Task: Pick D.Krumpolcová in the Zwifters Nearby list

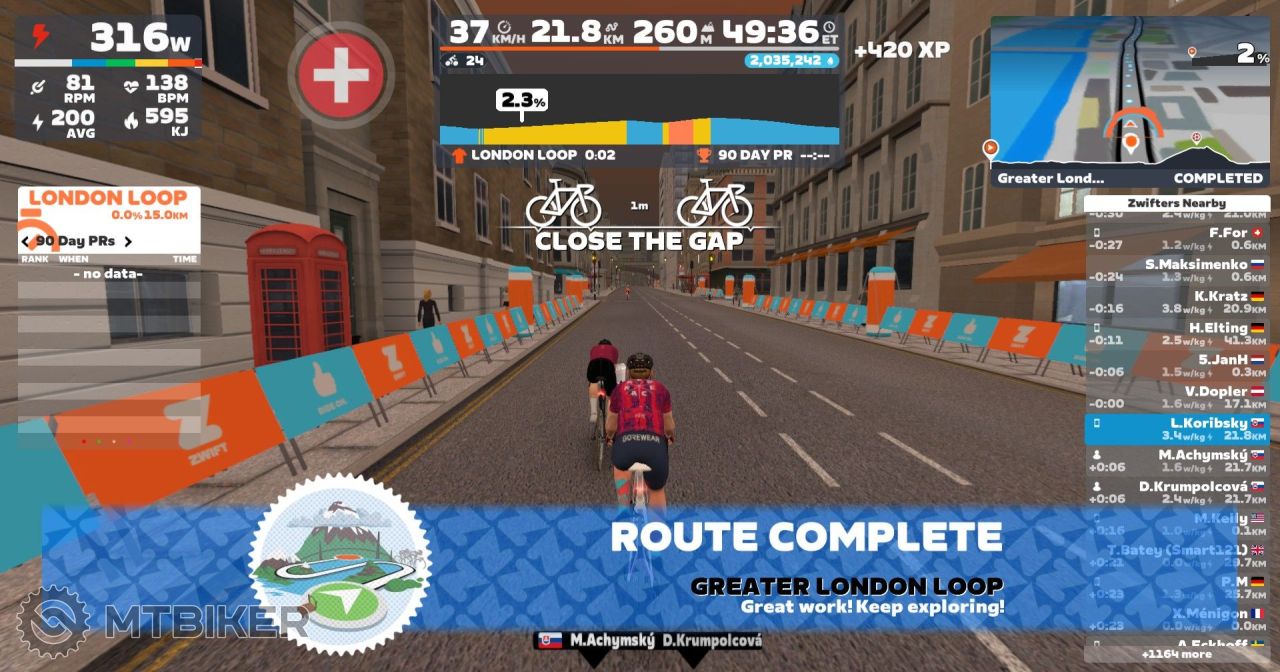Action: [x=1177, y=492]
